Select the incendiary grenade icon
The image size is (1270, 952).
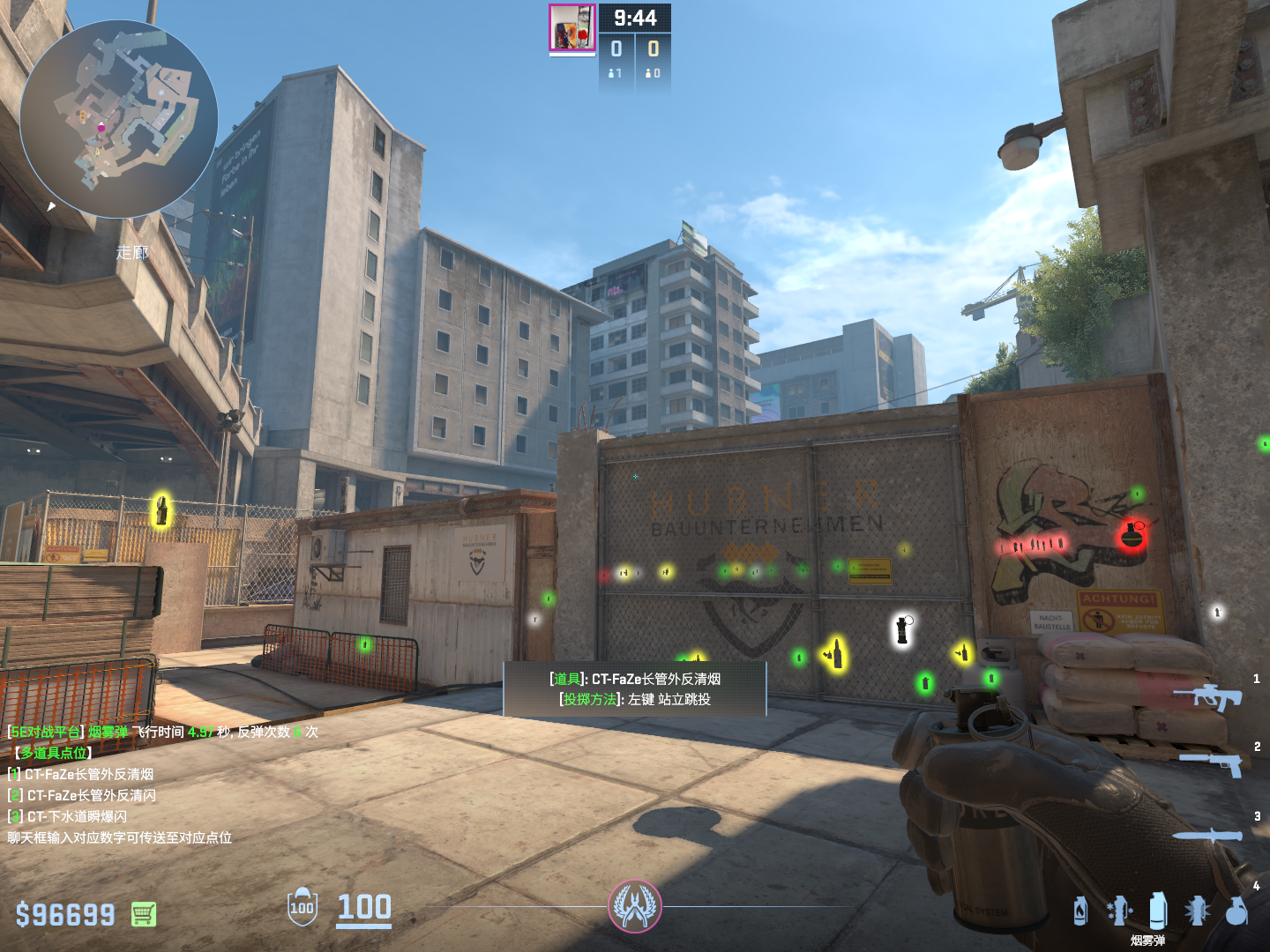(1080, 911)
